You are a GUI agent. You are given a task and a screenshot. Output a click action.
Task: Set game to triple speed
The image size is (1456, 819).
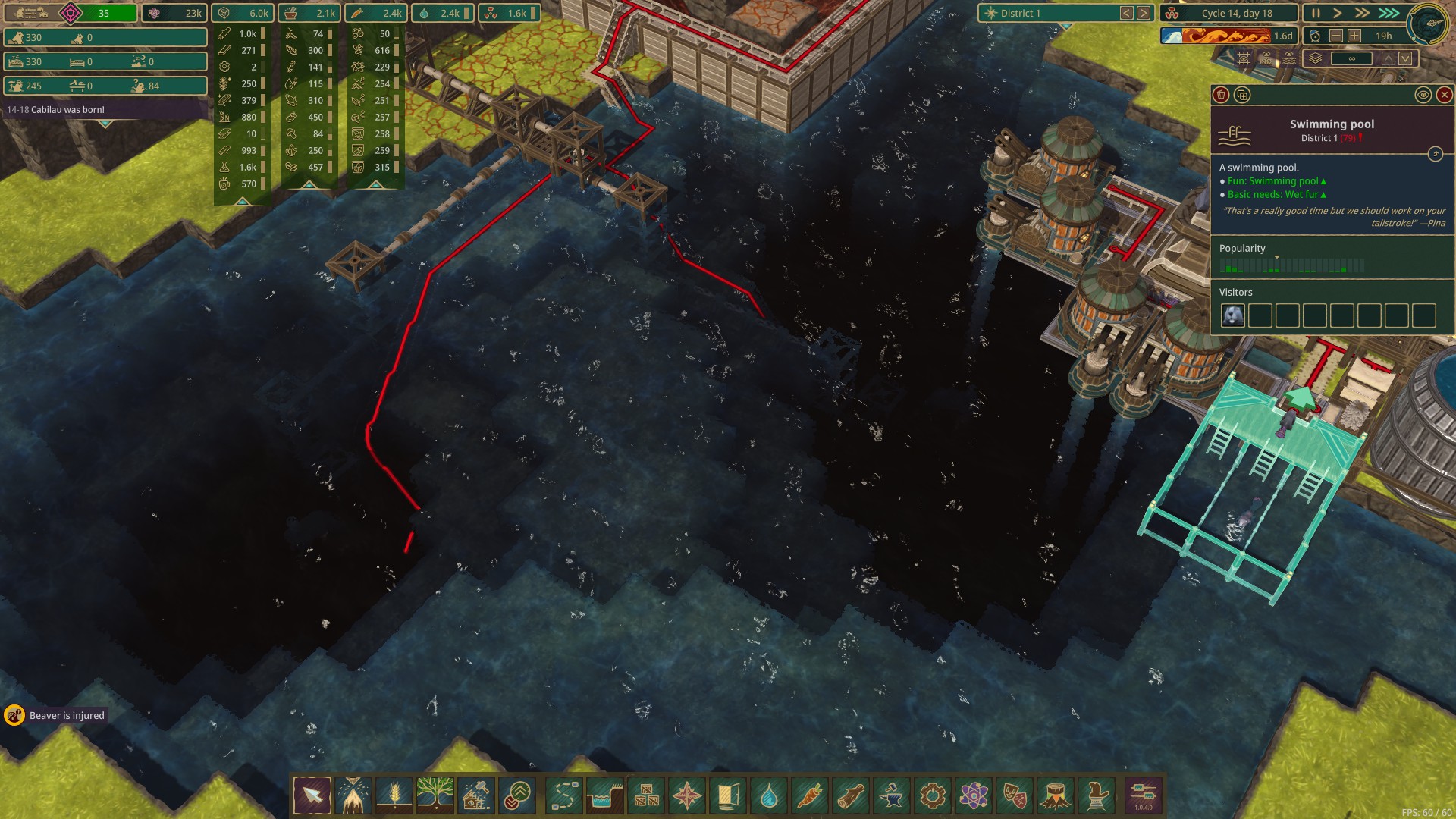tap(1389, 13)
